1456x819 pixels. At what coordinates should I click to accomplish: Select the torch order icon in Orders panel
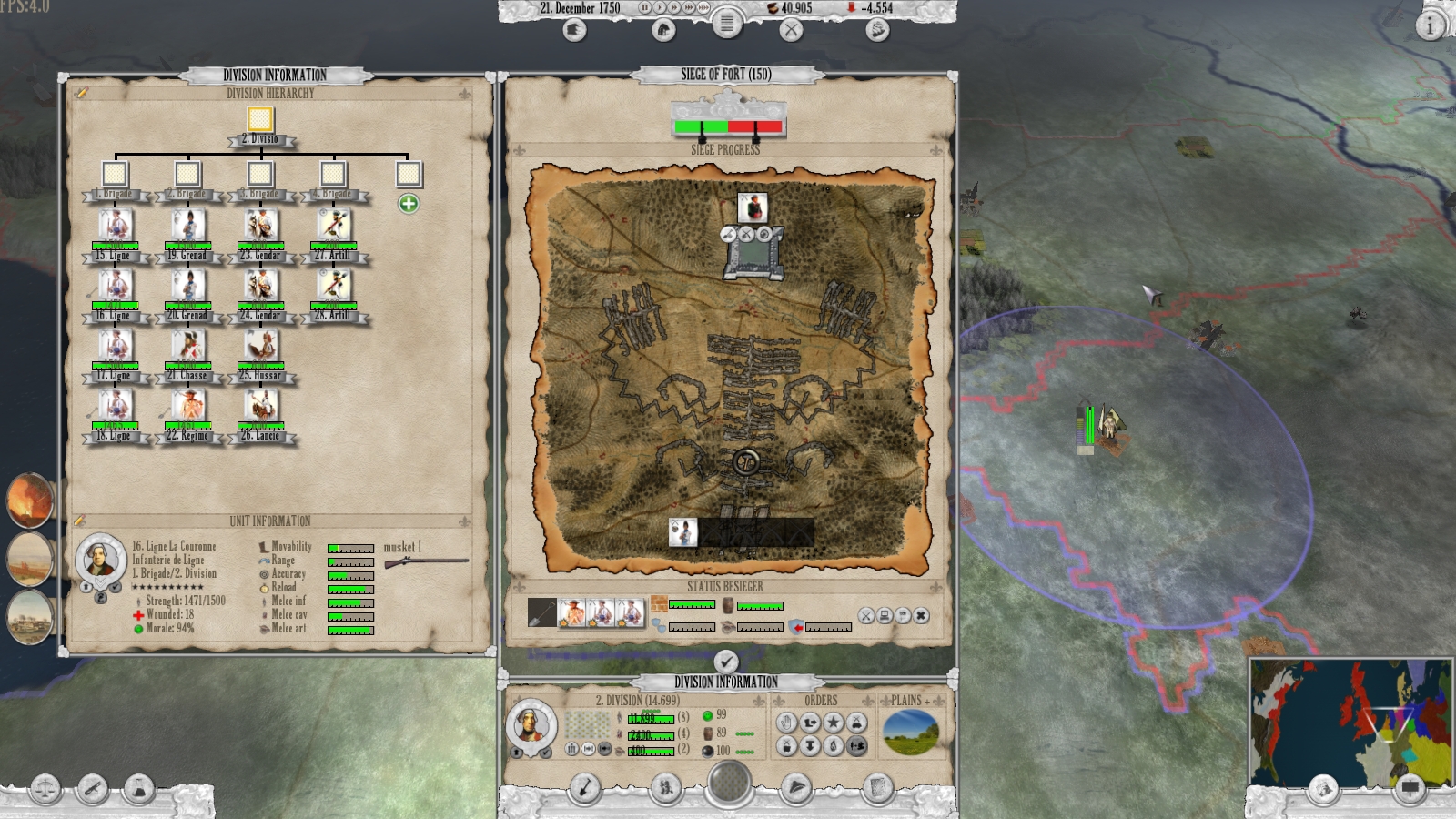pos(832,745)
